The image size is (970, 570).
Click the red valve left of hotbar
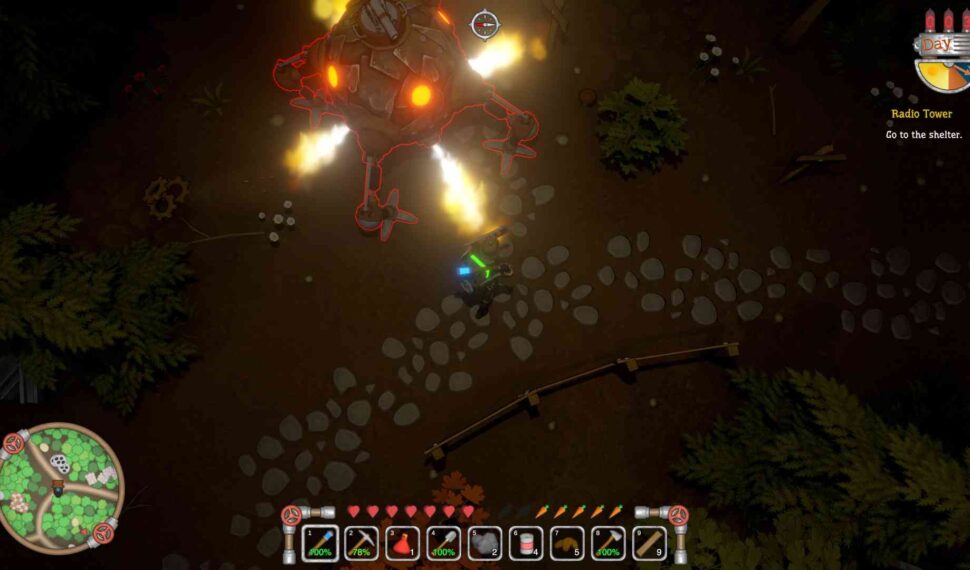click(291, 516)
